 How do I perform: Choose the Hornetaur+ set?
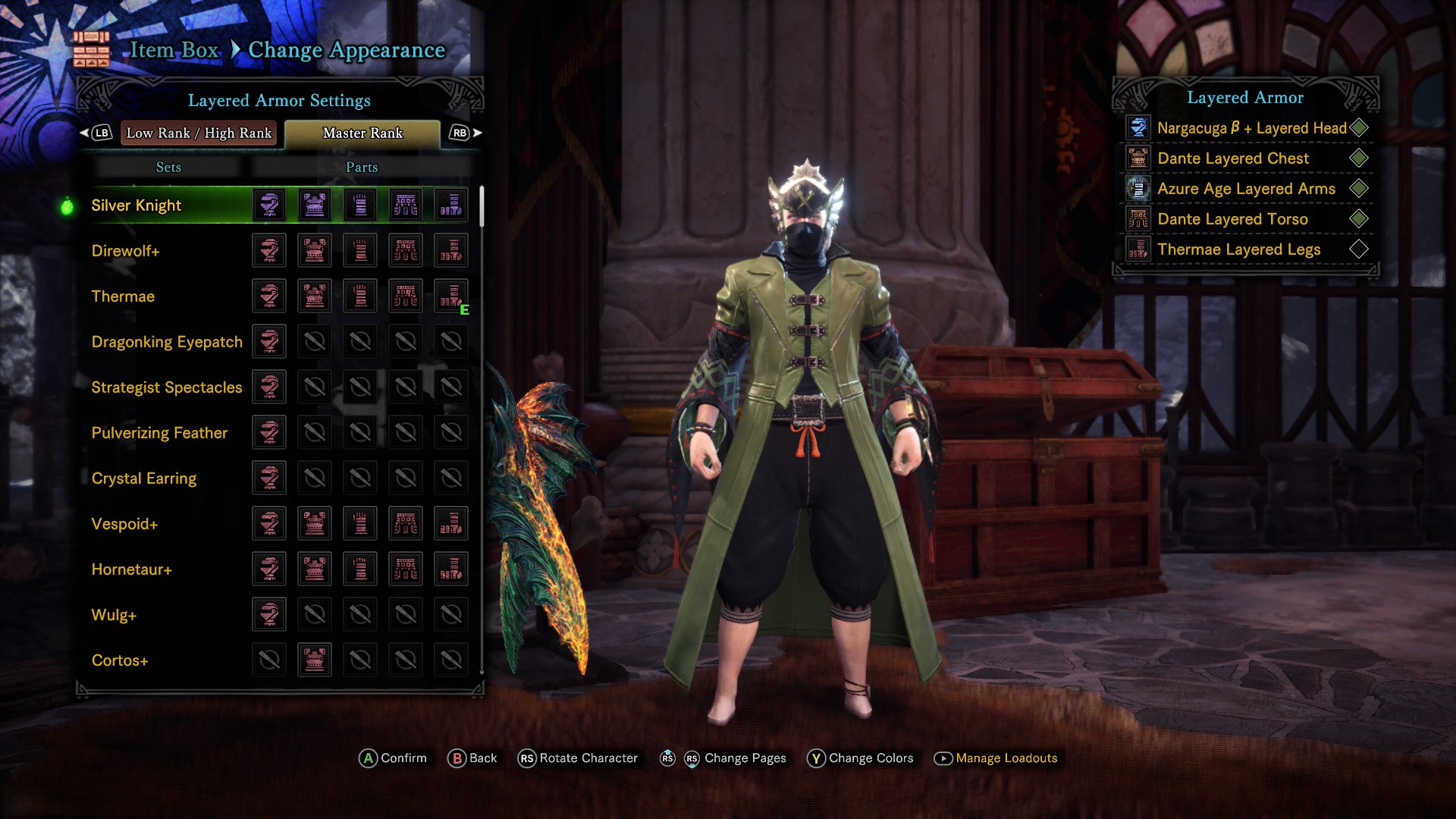[131, 570]
